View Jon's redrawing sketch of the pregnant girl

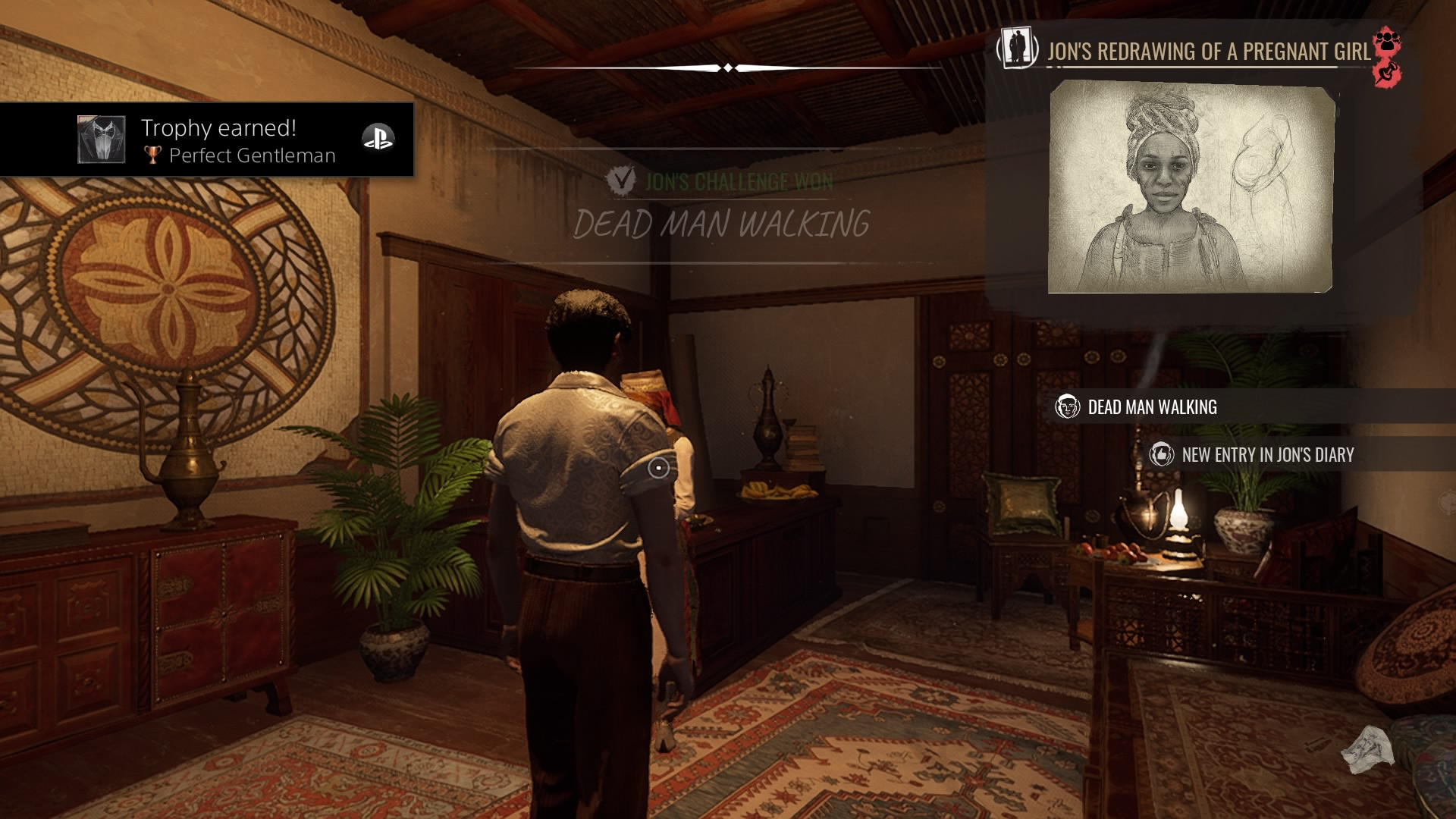(x=1190, y=187)
